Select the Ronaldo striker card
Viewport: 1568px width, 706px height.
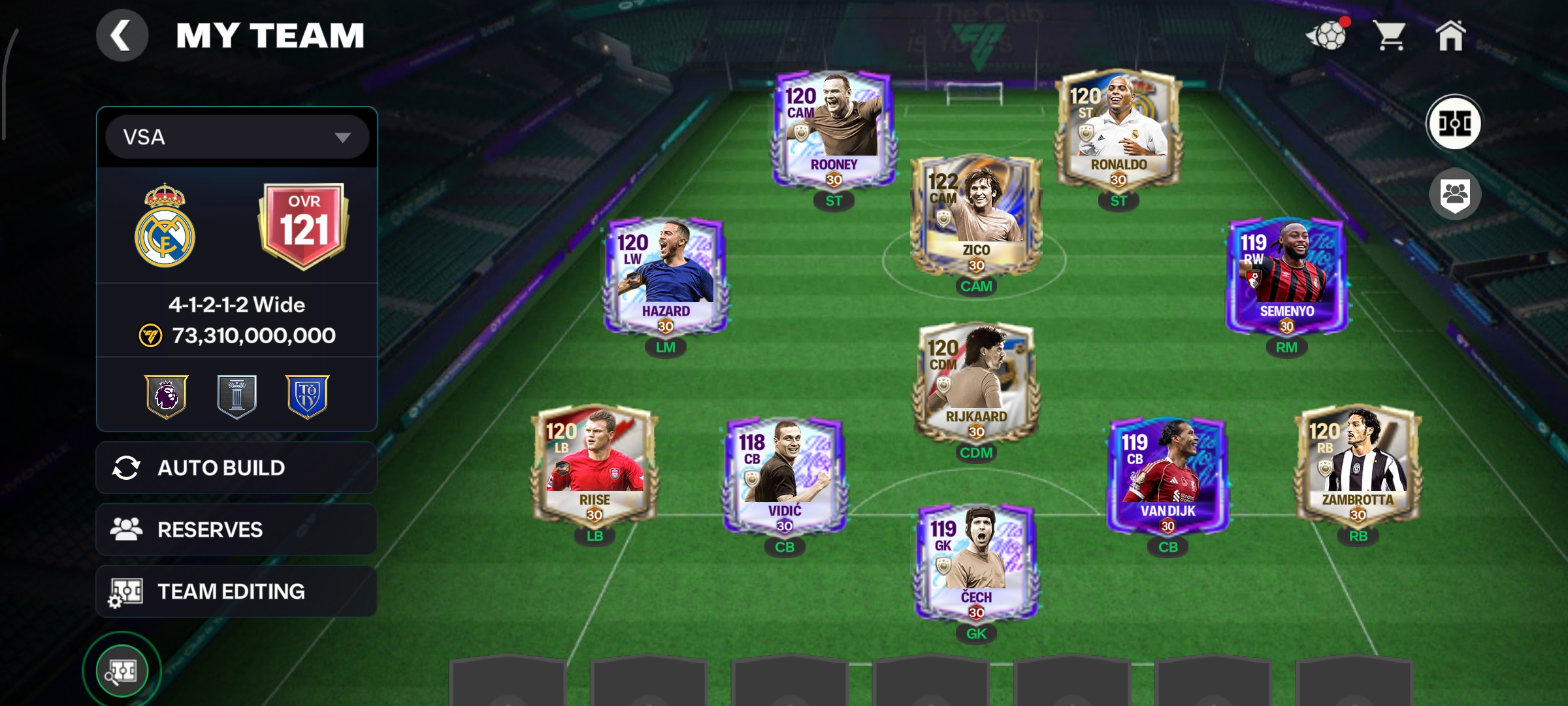point(1119,131)
